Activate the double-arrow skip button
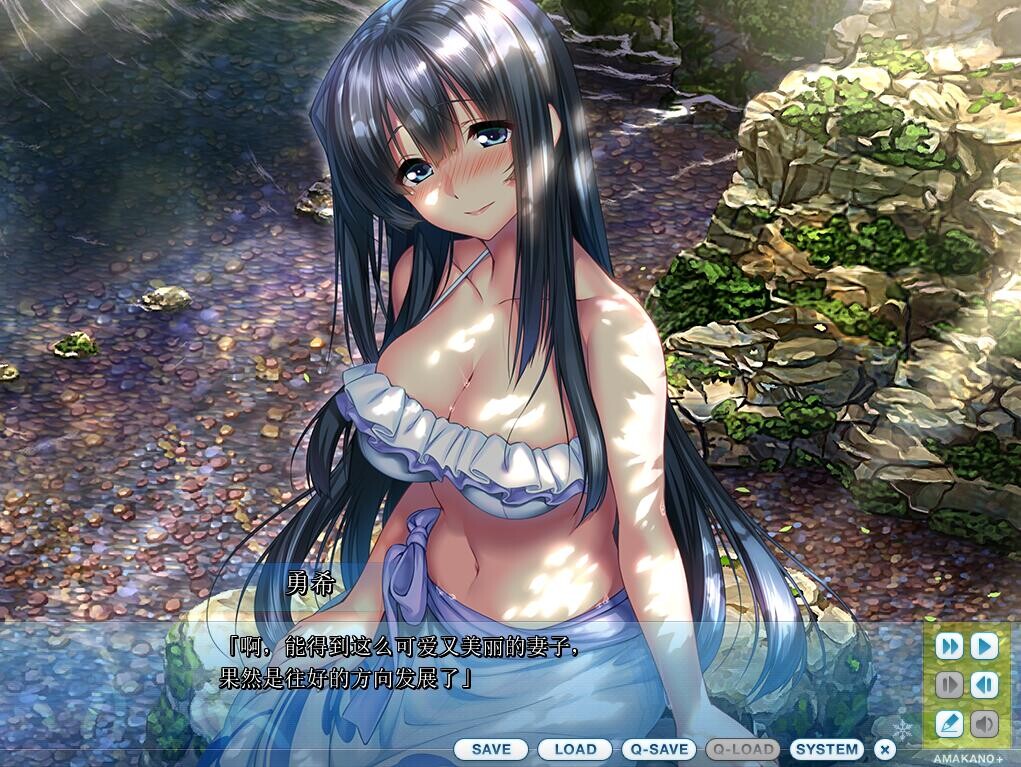This screenshot has height=767, width=1021. [949, 646]
